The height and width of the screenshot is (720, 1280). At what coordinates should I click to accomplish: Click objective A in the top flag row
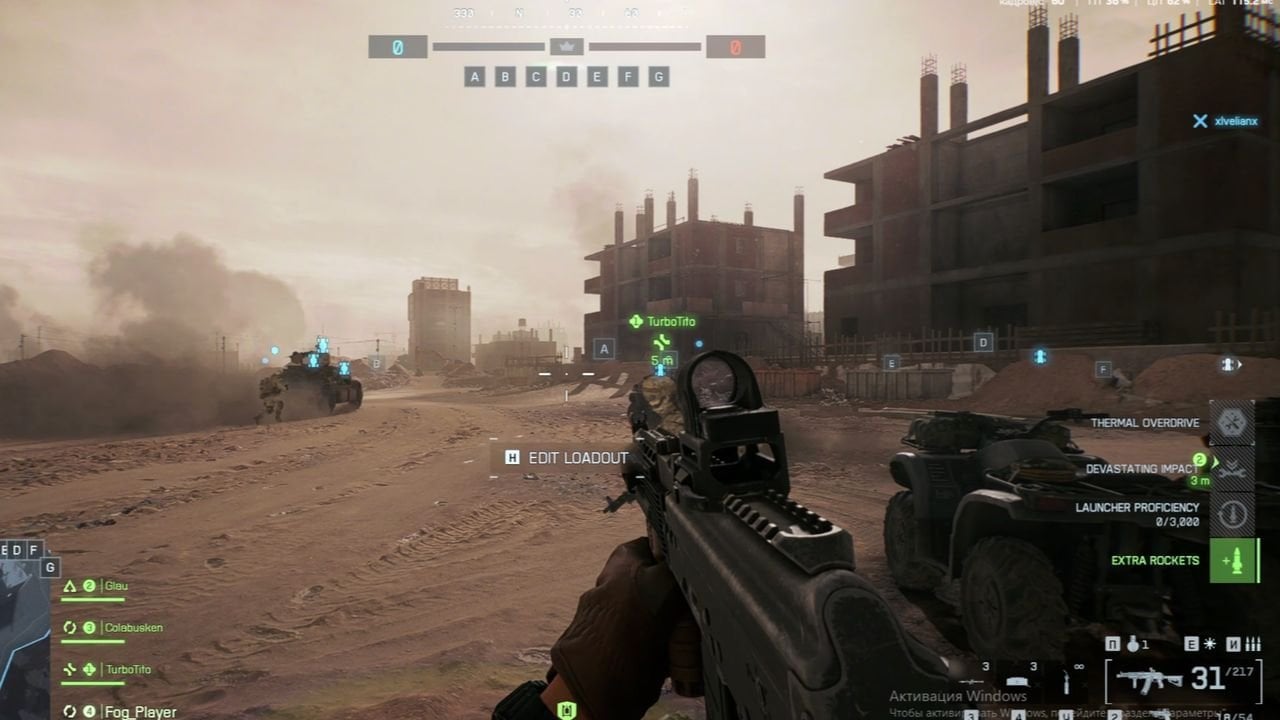tap(474, 77)
